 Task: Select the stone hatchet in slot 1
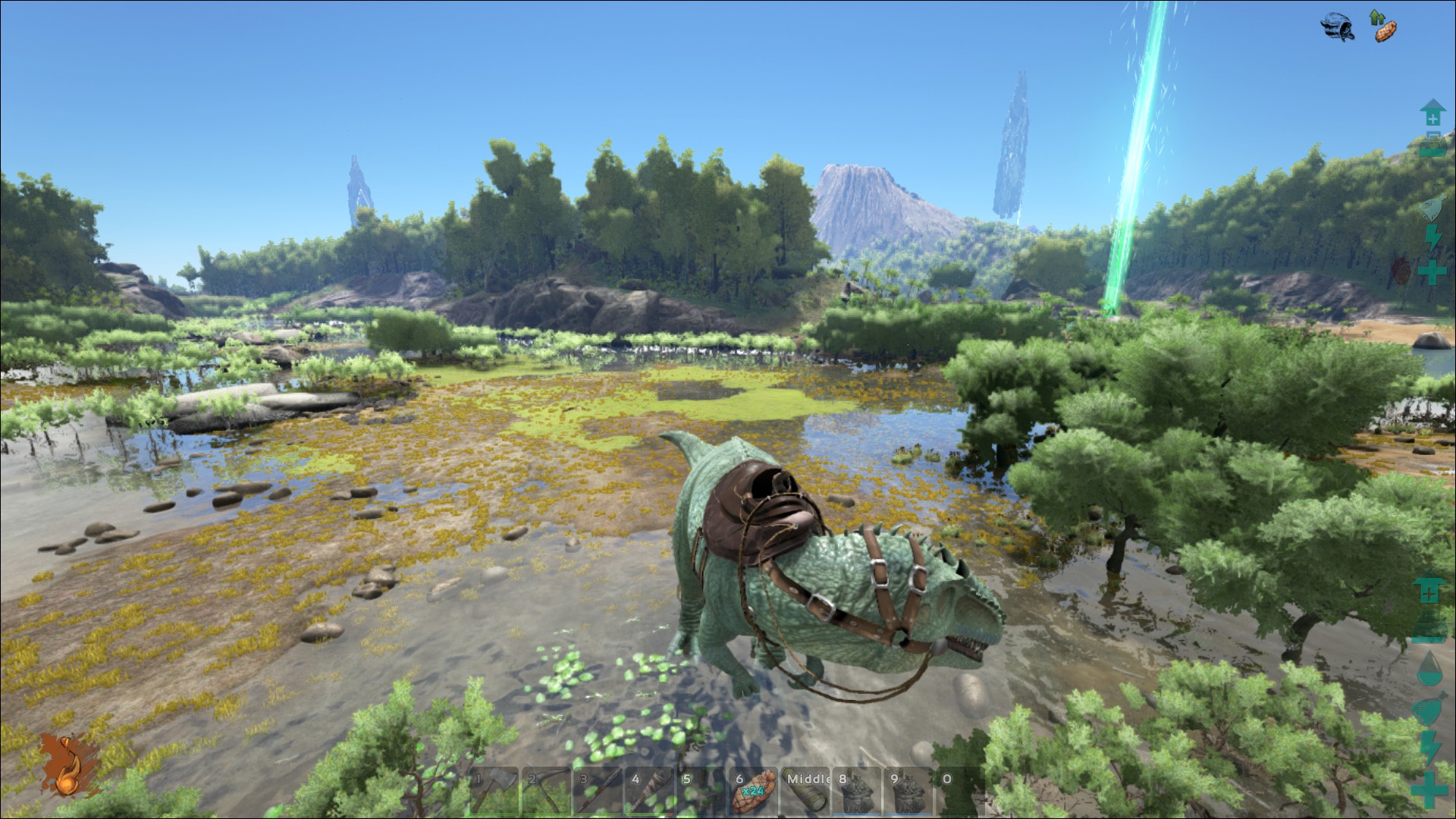coord(493,792)
